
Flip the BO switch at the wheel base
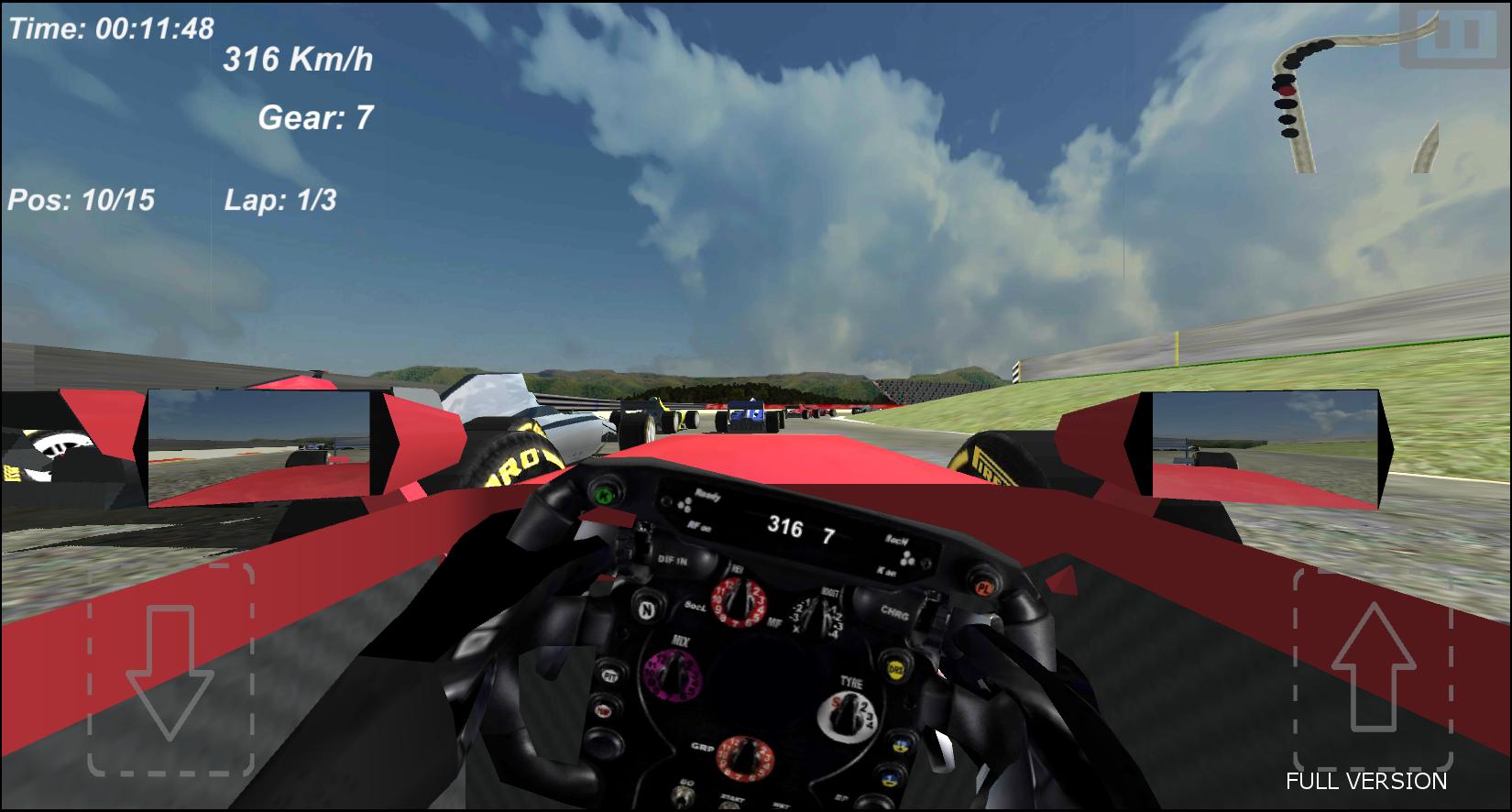point(682,796)
